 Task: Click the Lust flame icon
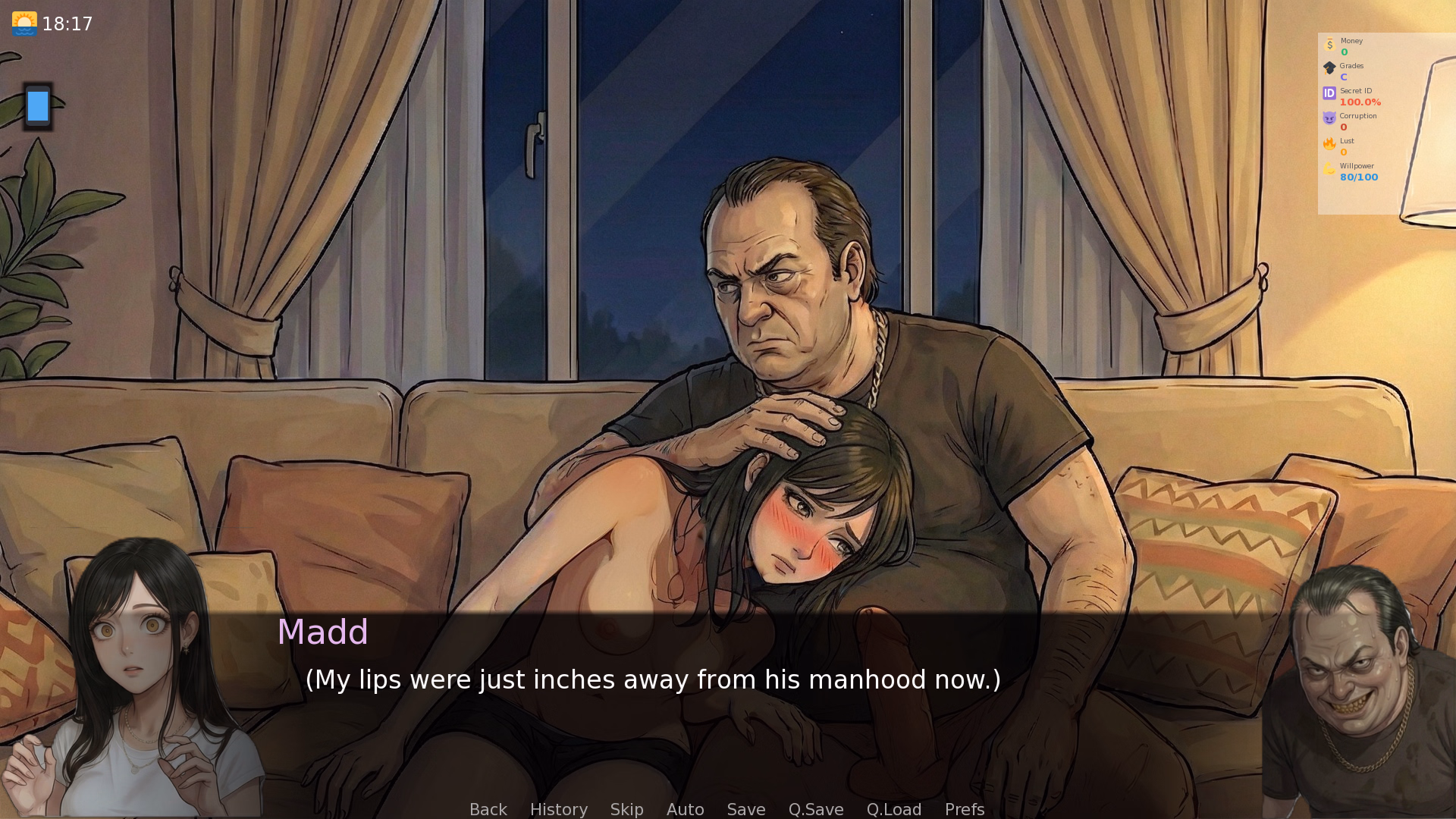coord(1329,144)
